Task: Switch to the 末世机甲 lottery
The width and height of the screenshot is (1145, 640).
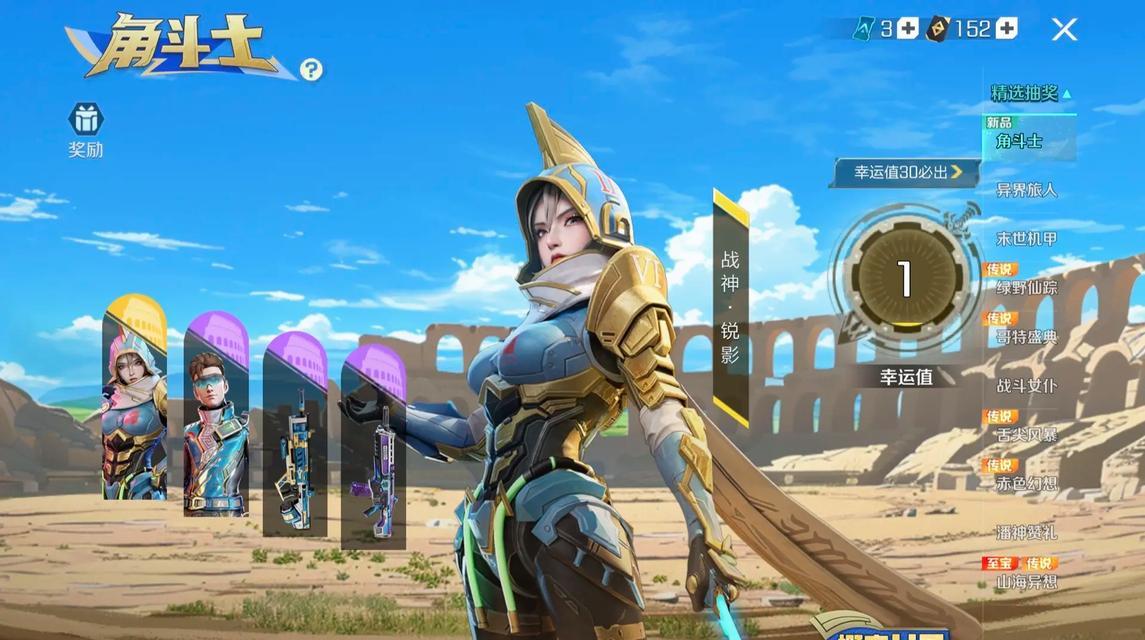Action: pyautogui.click(x=1026, y=239)
